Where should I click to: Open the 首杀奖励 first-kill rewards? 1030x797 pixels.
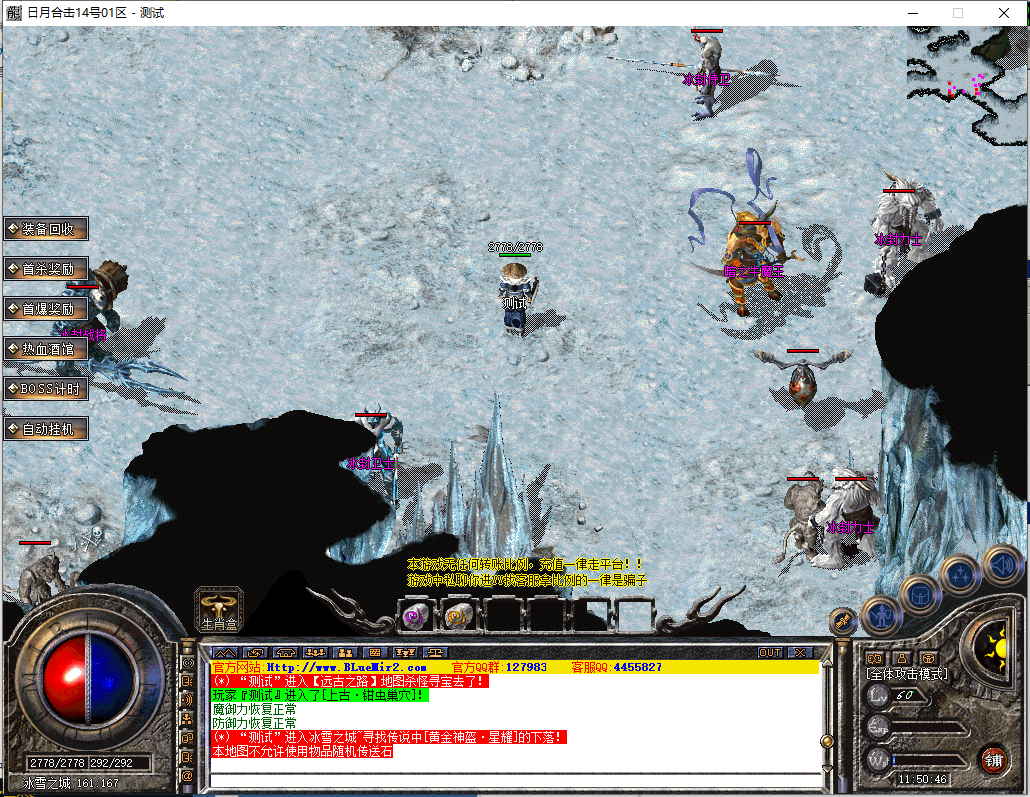(x=46, y=268)
